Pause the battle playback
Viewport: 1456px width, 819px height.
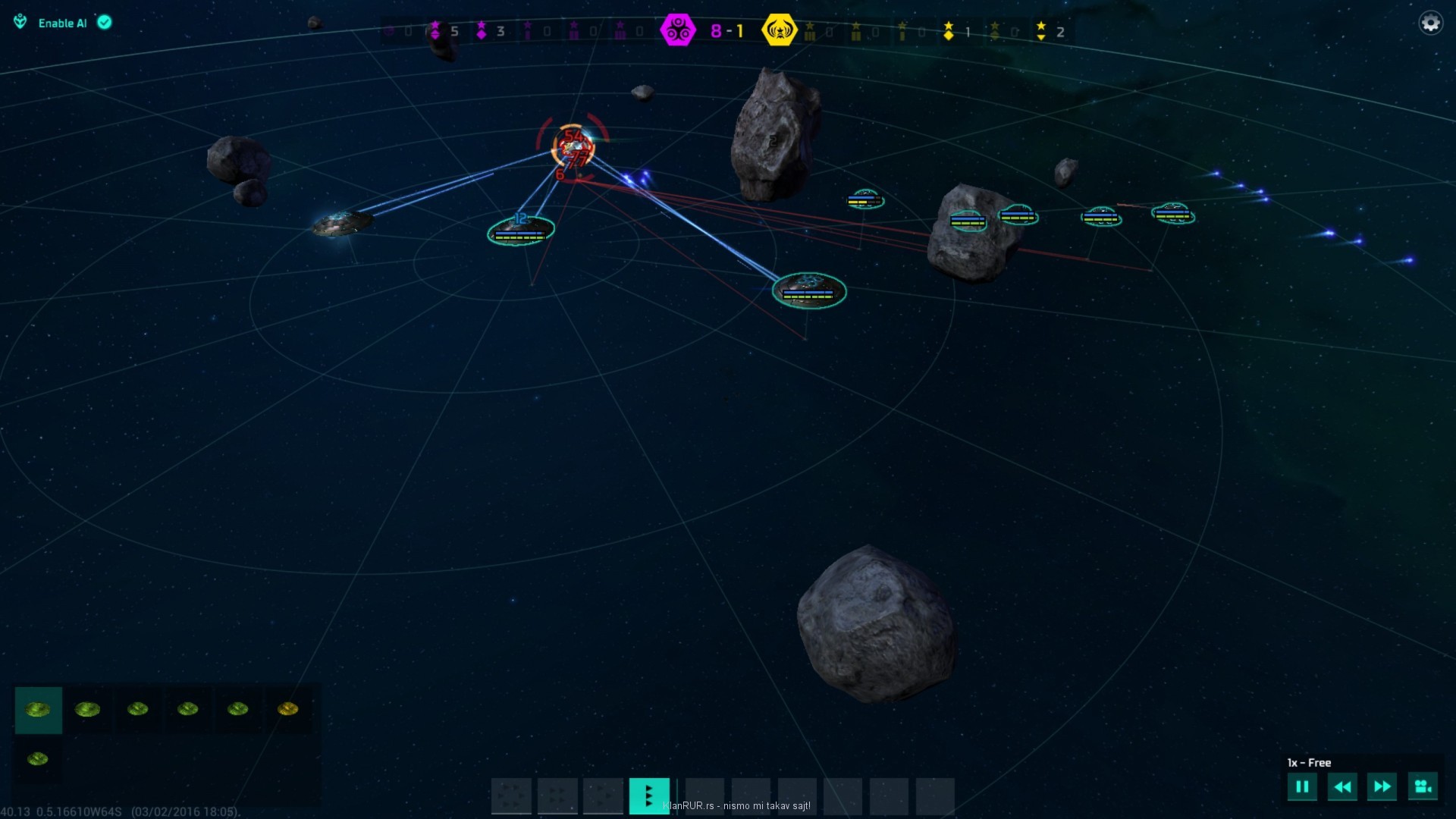tap(1302, 787)
